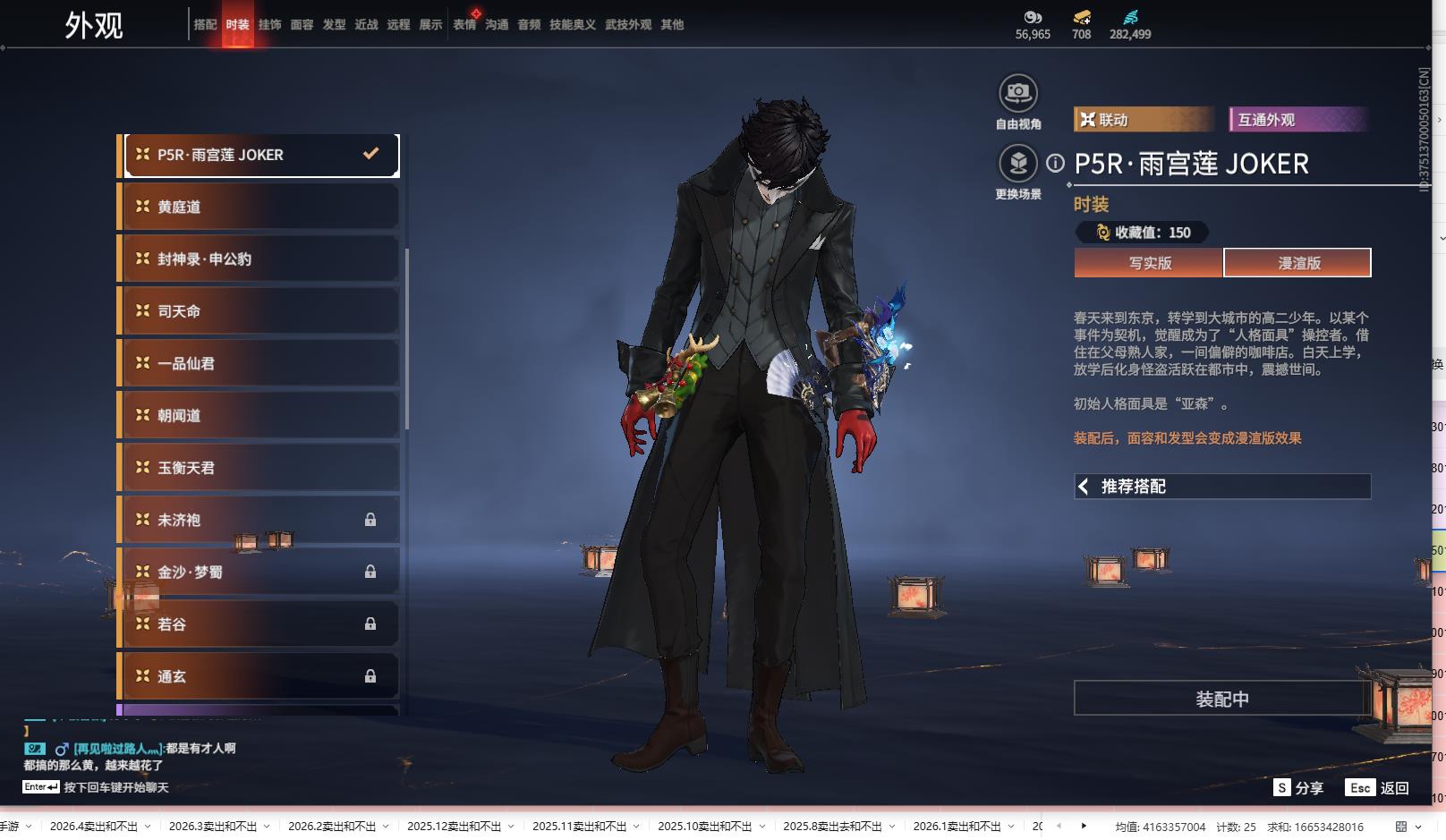Screen dimensions: 1446x840
Task: Click the 分享 share button
Action: [1298, 788]
